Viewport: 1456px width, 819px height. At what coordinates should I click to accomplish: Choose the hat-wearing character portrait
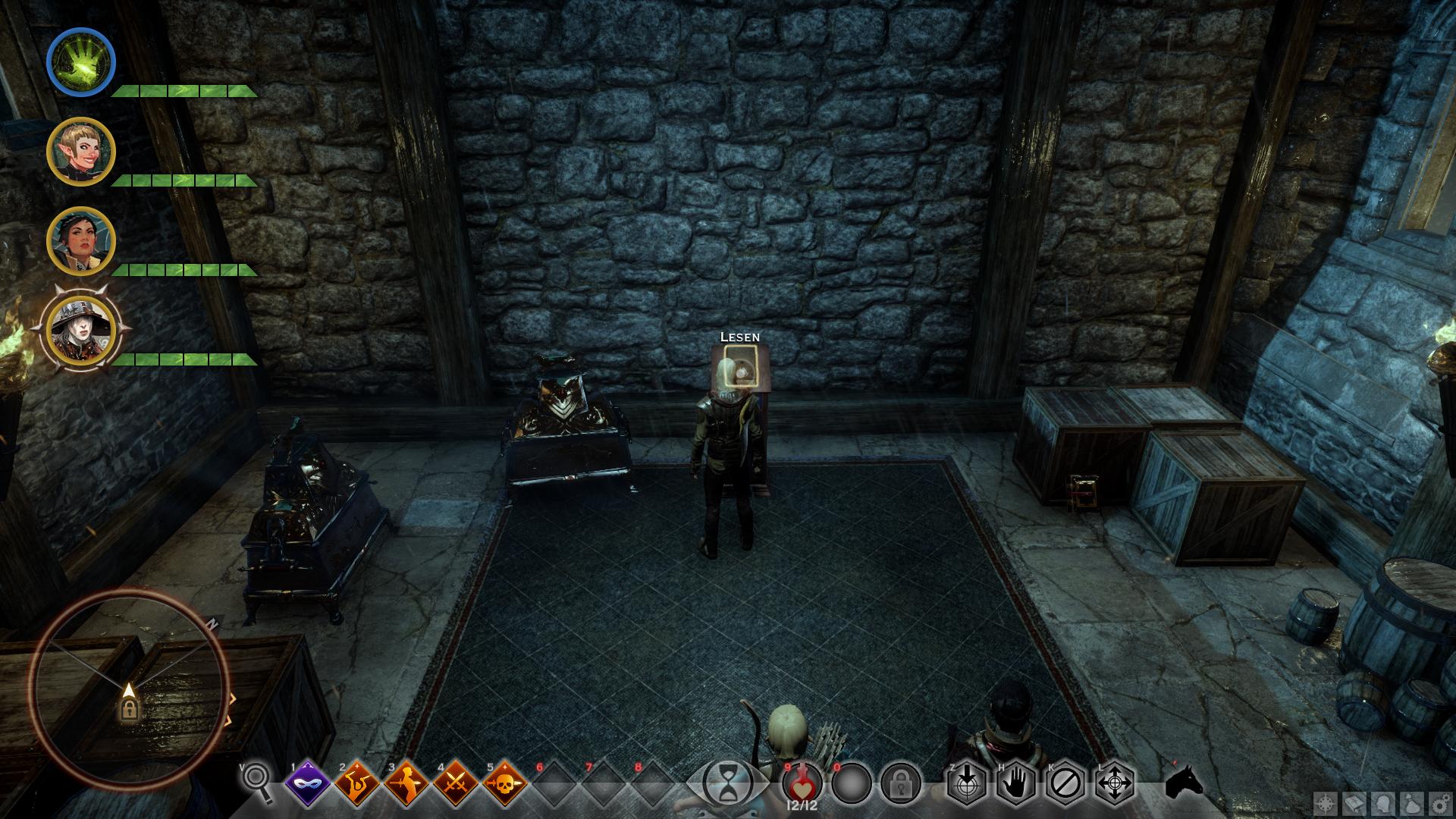[81, 331]
